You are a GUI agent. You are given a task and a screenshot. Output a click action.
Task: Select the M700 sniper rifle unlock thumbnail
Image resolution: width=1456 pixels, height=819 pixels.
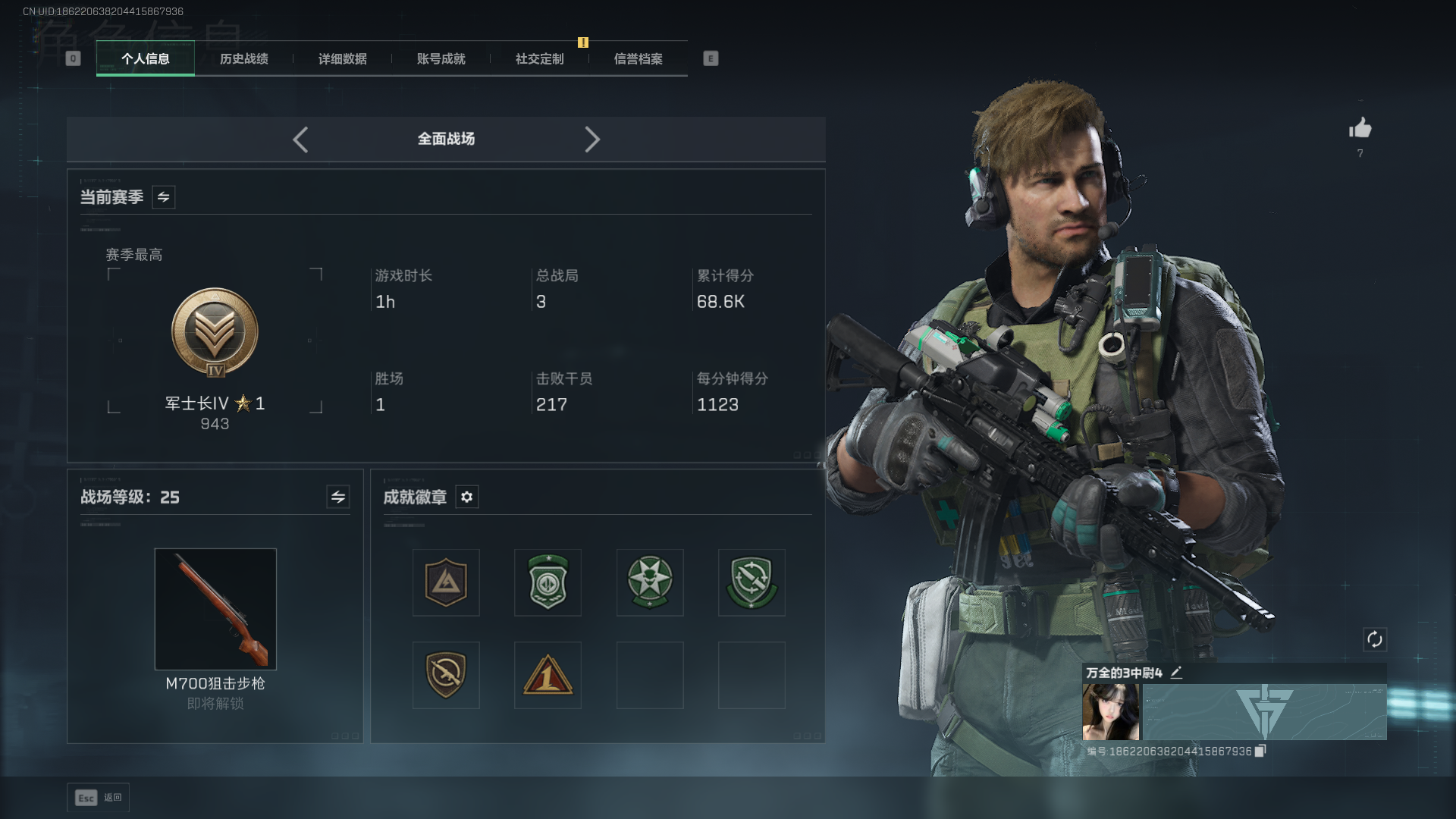[215, 609]
